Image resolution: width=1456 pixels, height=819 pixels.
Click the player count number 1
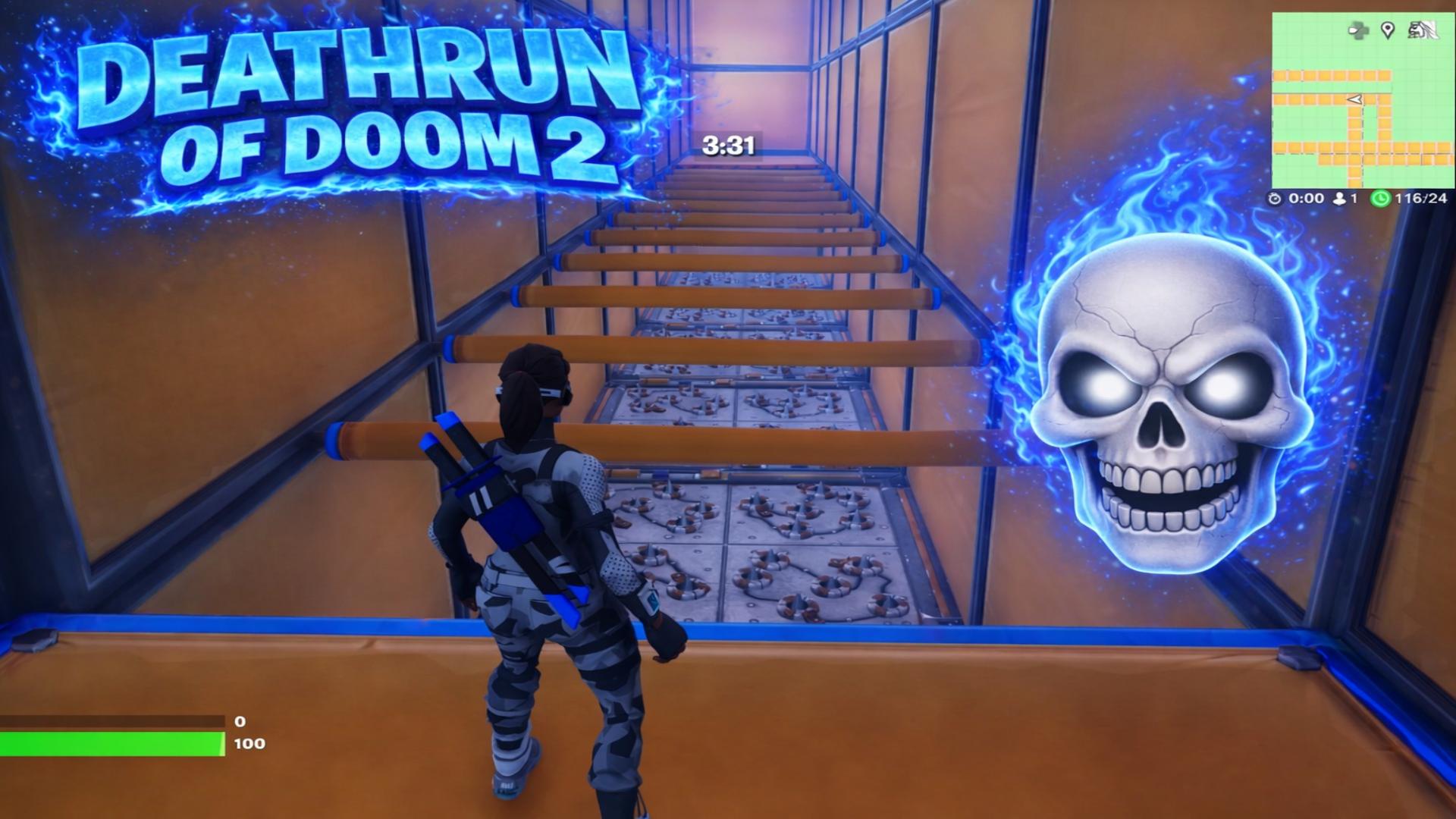coord(1354,198)
